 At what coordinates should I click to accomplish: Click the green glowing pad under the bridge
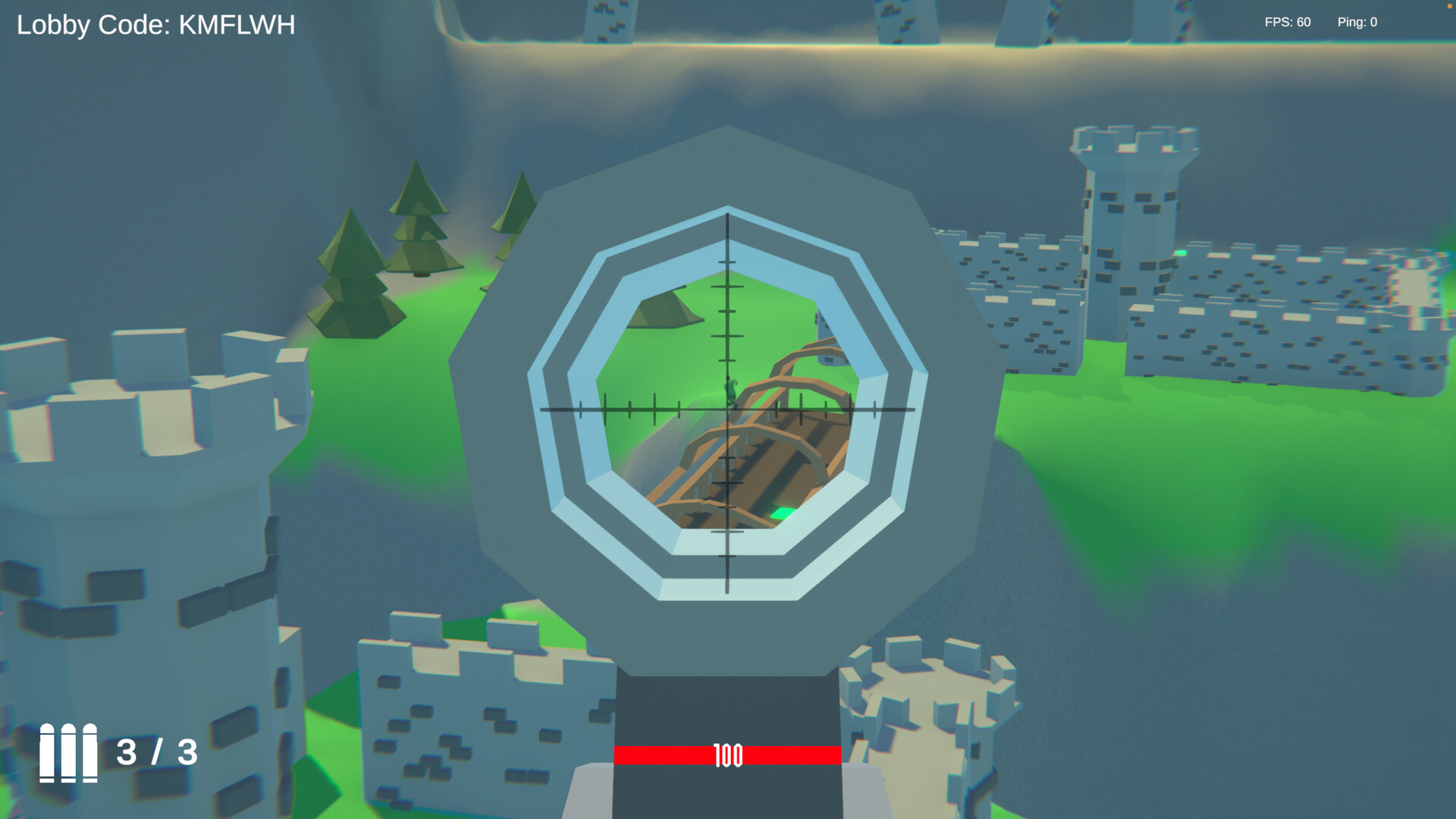tap(783, 513)
